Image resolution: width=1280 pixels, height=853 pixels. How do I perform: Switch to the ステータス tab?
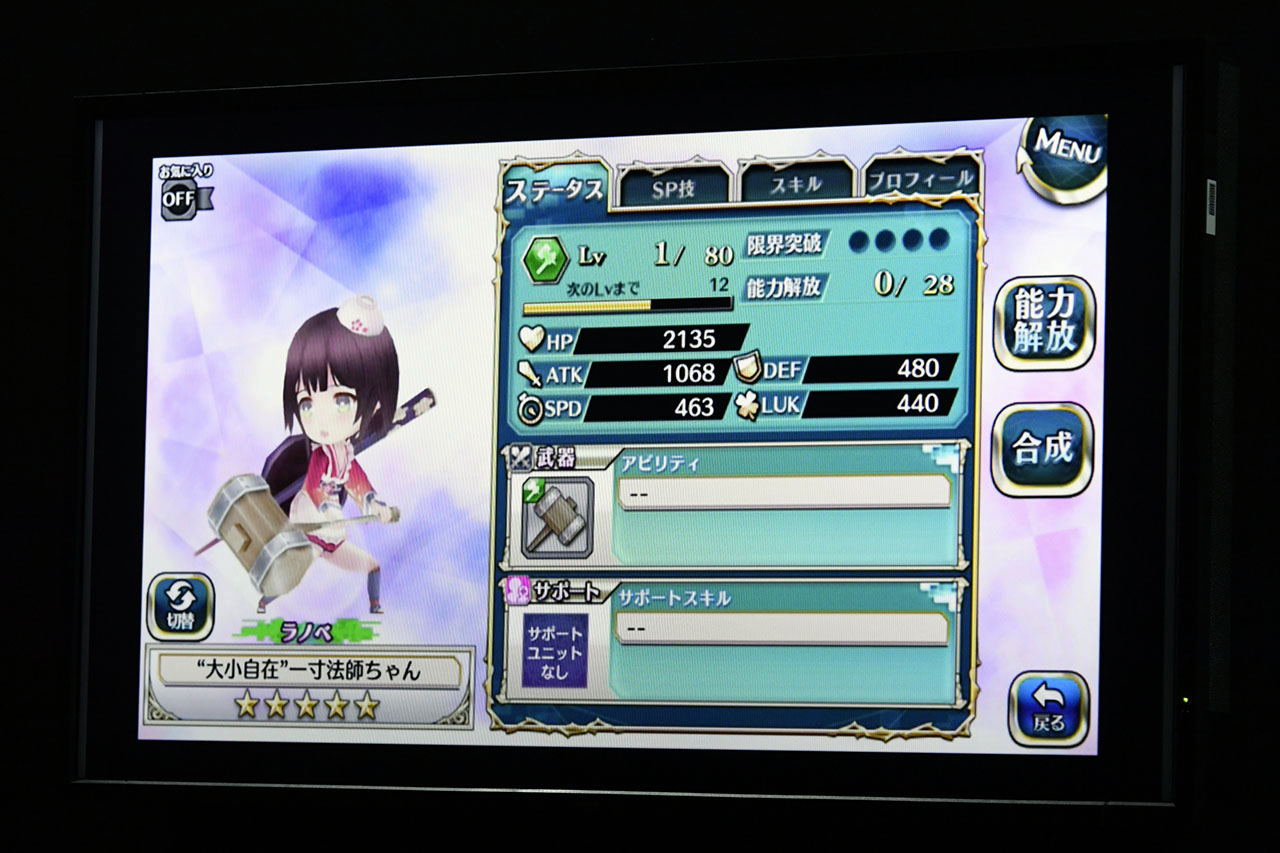[x=555, y=187]
